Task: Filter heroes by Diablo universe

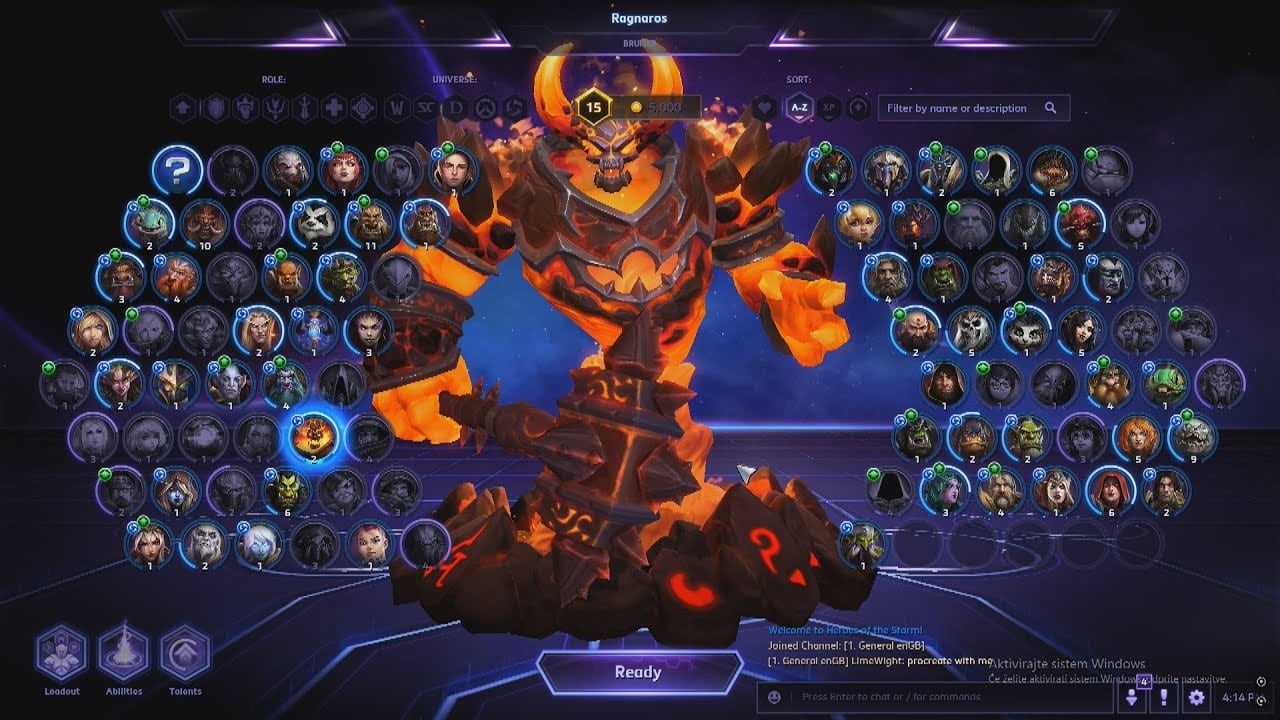Action: pos(457,108)
